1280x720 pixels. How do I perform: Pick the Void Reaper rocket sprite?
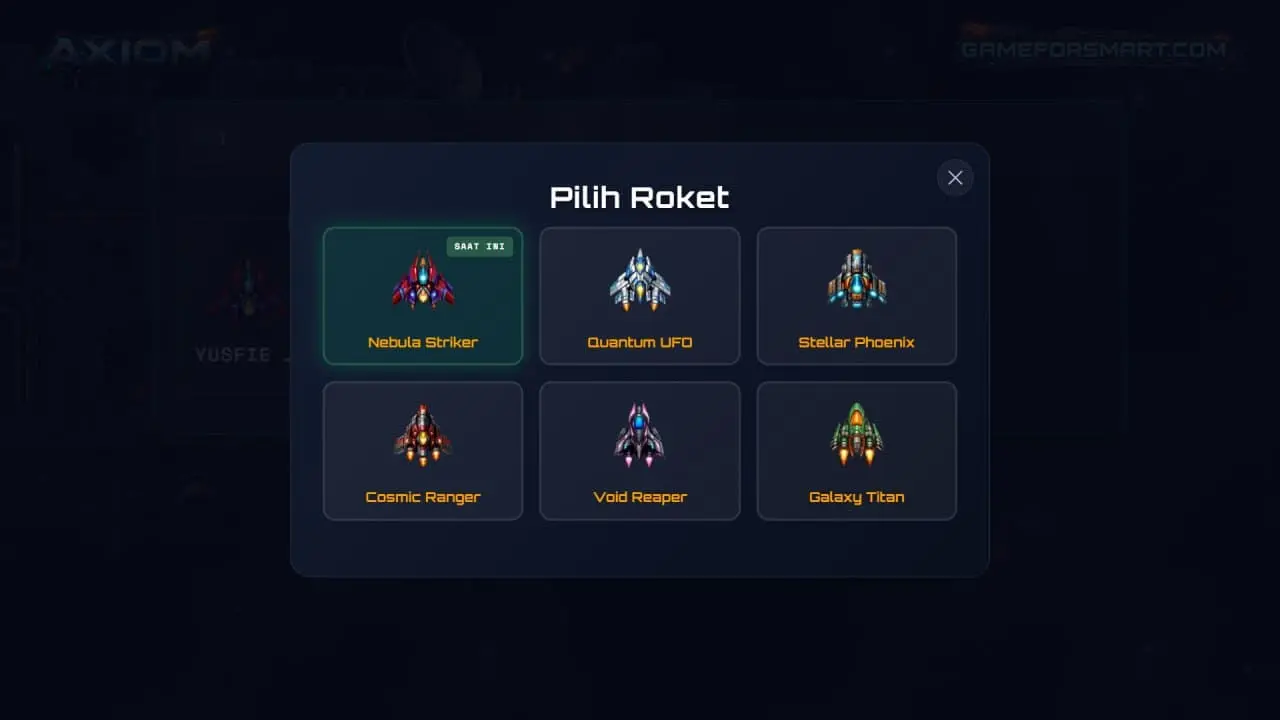click(640, 433)
